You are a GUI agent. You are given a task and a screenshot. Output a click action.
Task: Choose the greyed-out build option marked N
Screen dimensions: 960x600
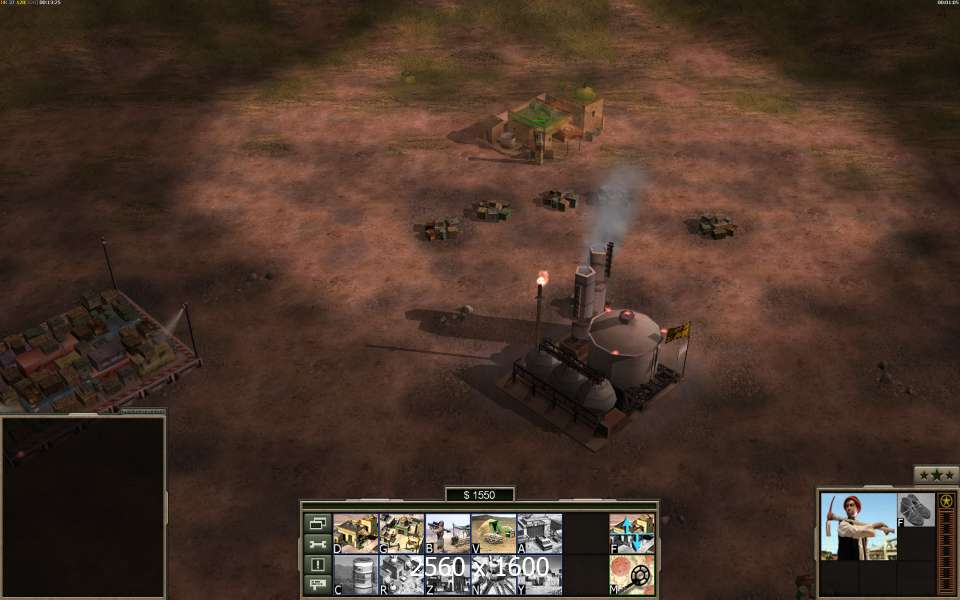coord(493,575)
